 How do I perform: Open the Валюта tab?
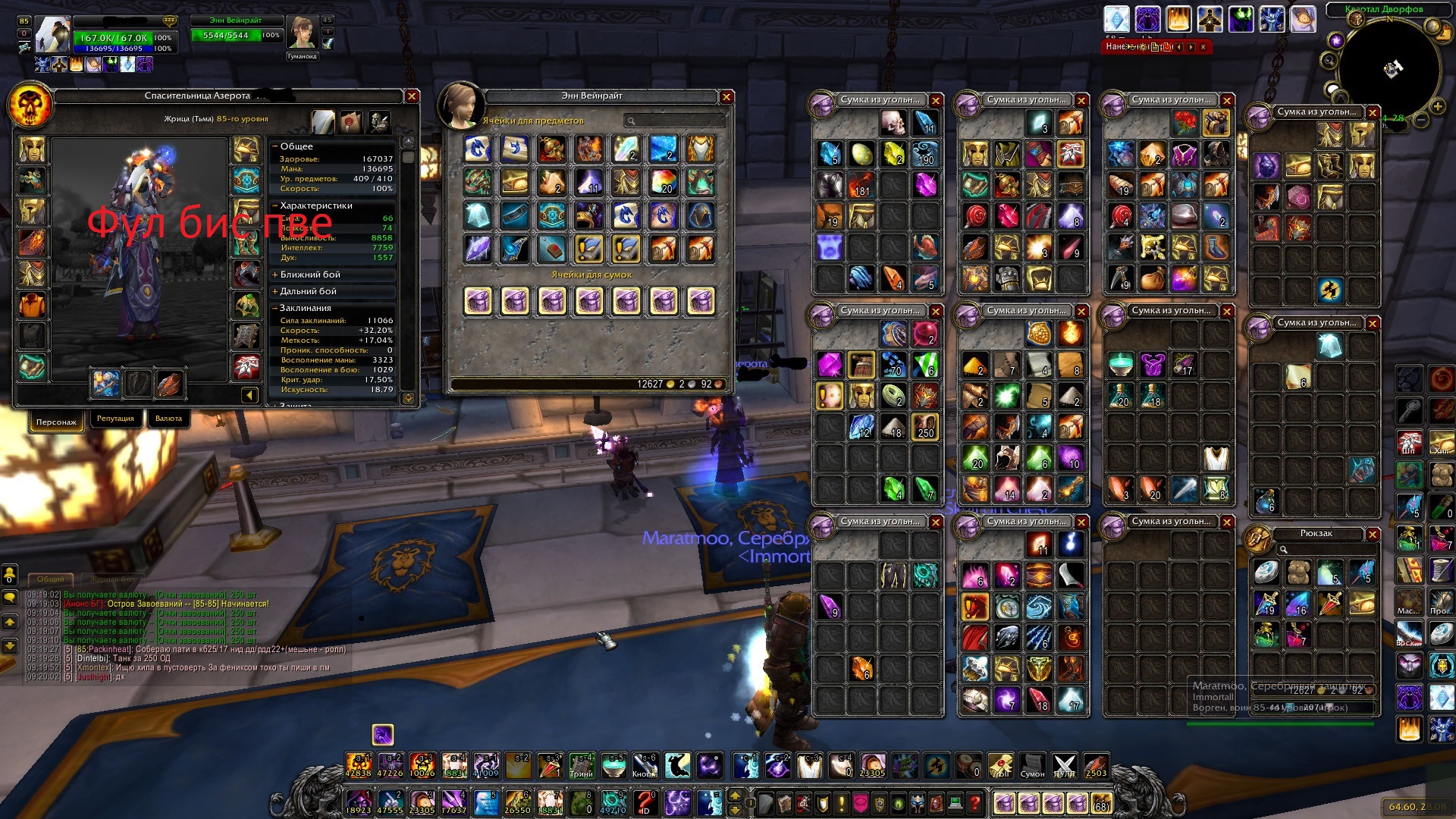168,419
